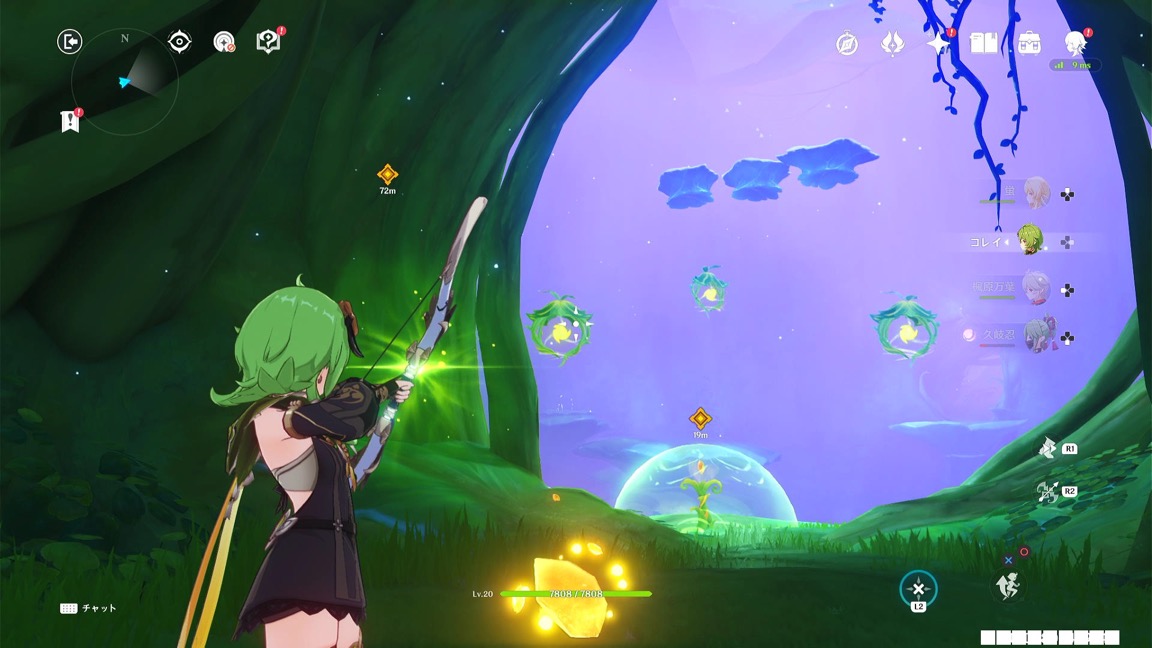Tap the sprint running figure icon
This screenshot has width=1152, height=648.
coord(1008,587)
